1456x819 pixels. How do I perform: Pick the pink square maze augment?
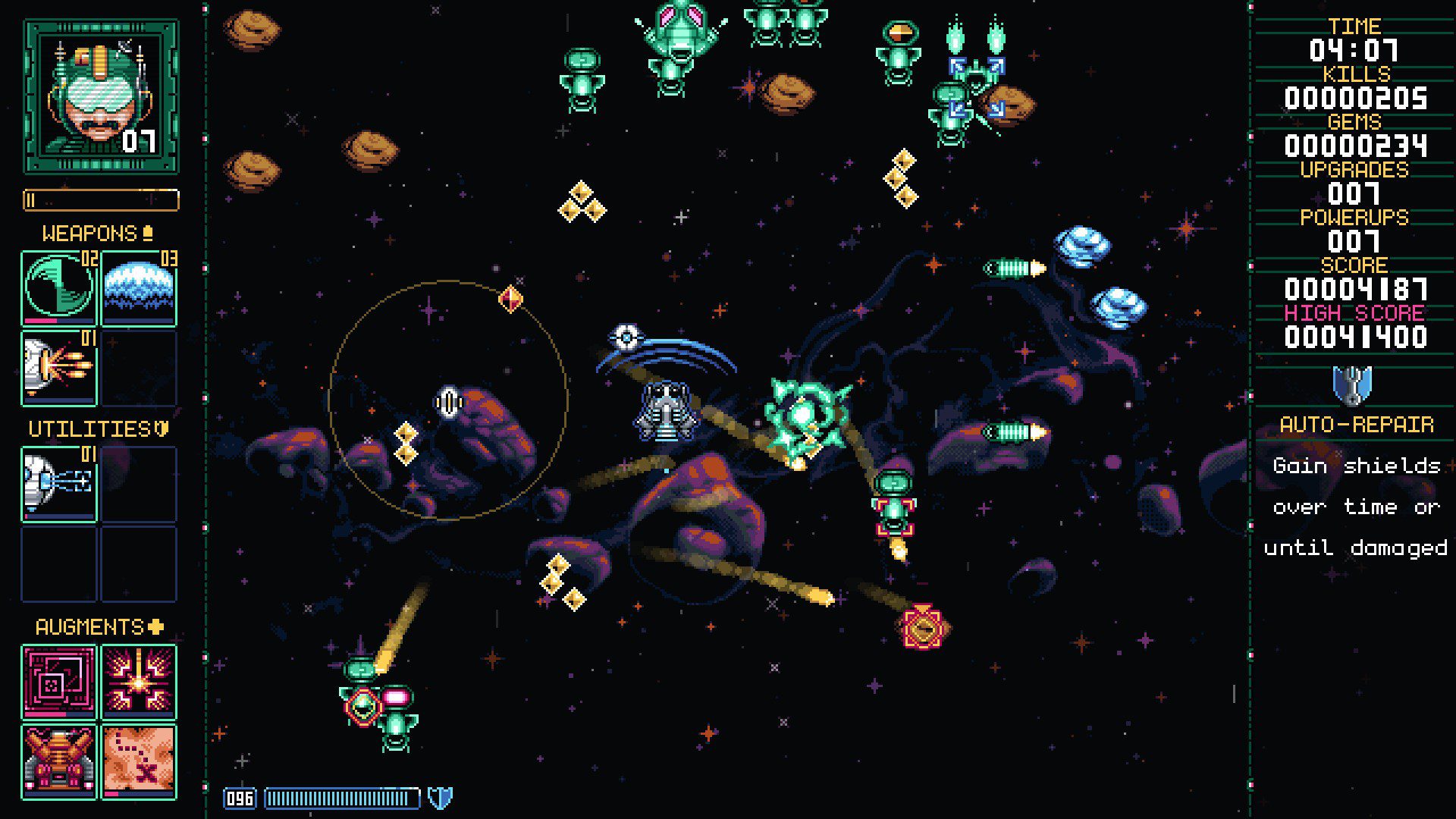tap(59, 682)
